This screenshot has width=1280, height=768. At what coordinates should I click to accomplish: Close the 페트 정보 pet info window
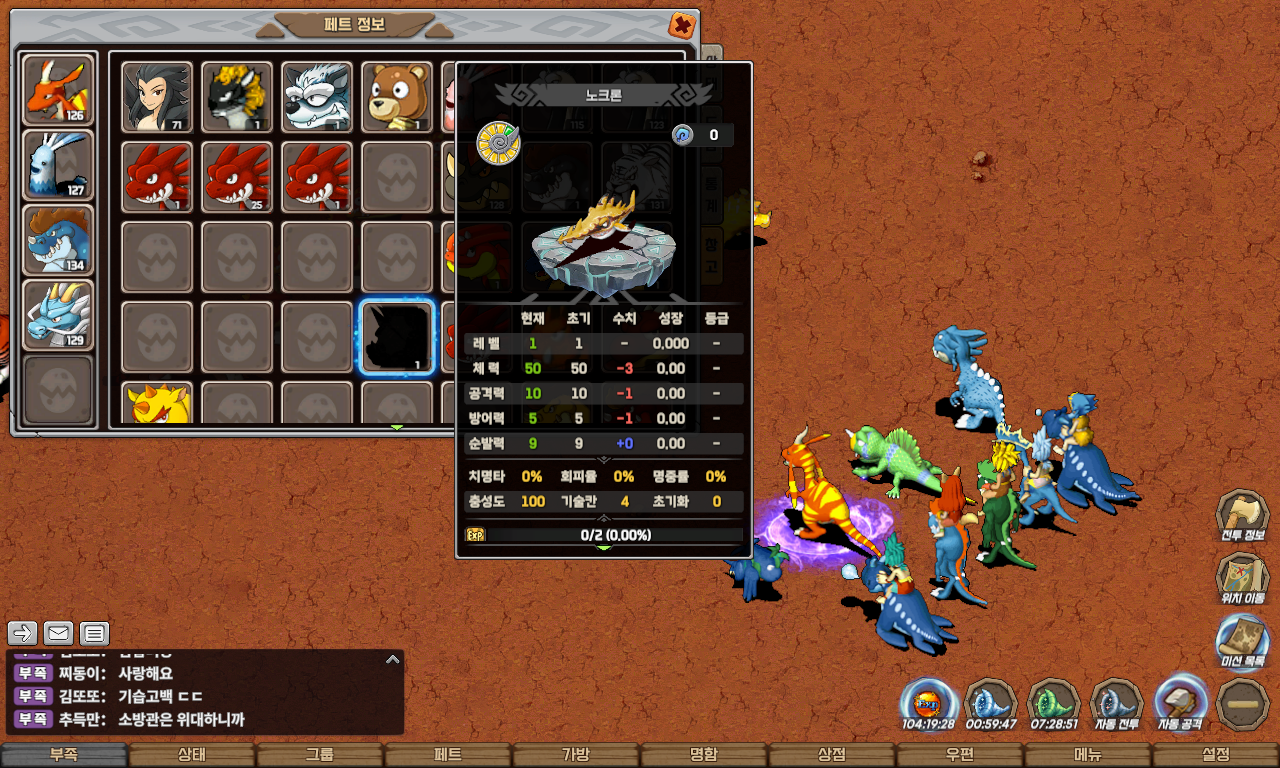(x=681, y=24)
